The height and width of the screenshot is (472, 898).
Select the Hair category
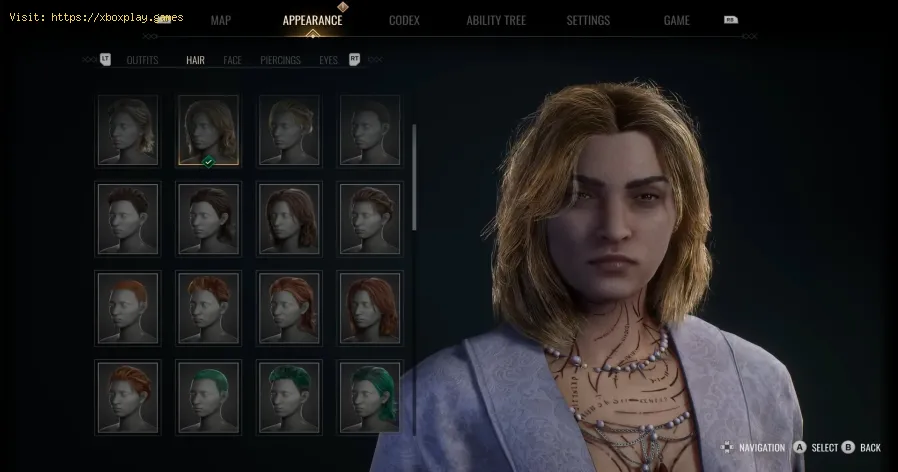[x=195, y=60]
